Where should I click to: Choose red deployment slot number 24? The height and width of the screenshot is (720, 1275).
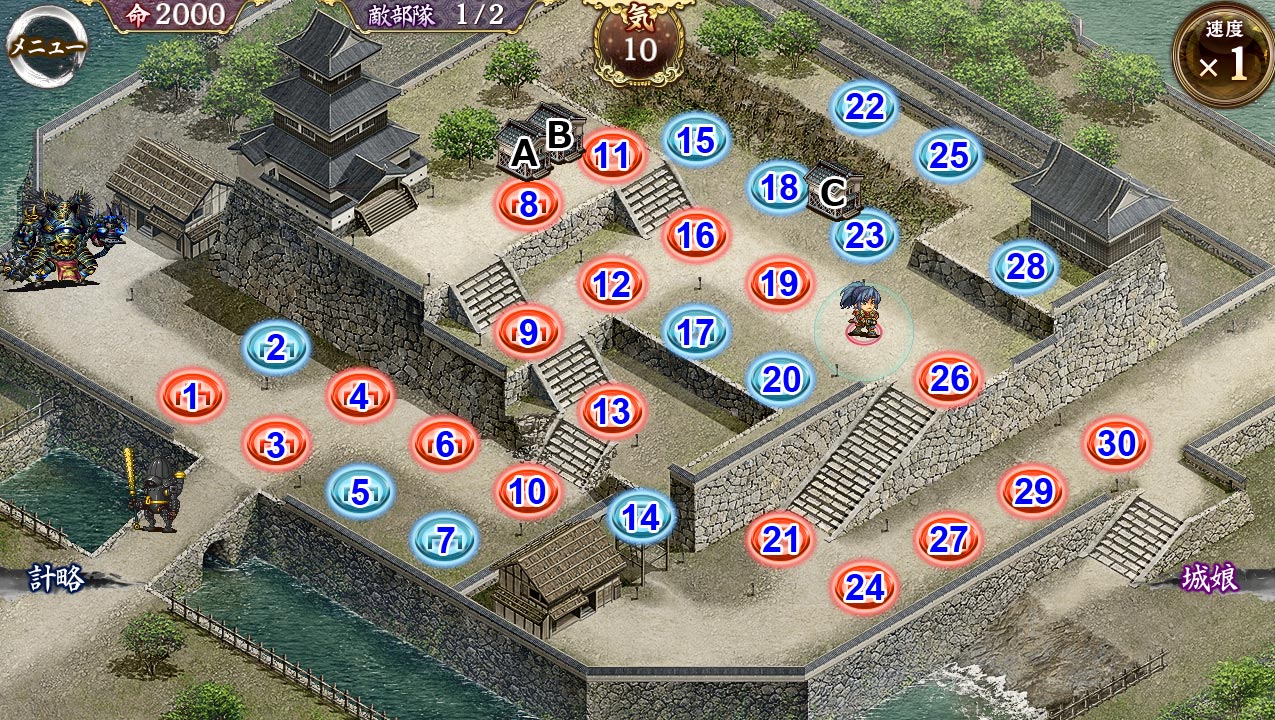pyautogui.click(x=865, y=588)
